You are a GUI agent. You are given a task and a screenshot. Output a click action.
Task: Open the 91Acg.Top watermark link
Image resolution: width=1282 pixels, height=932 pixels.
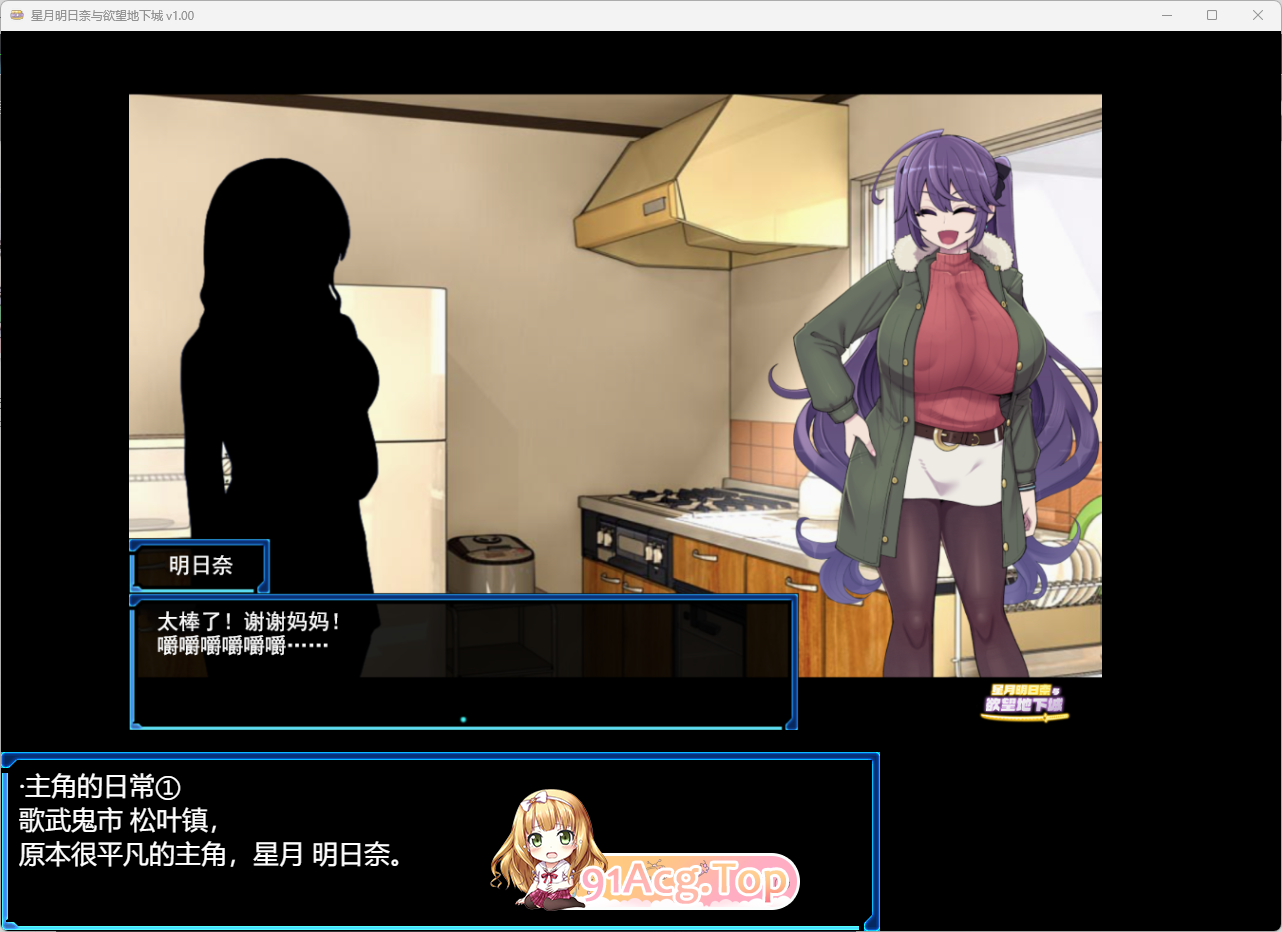point(689,881)
